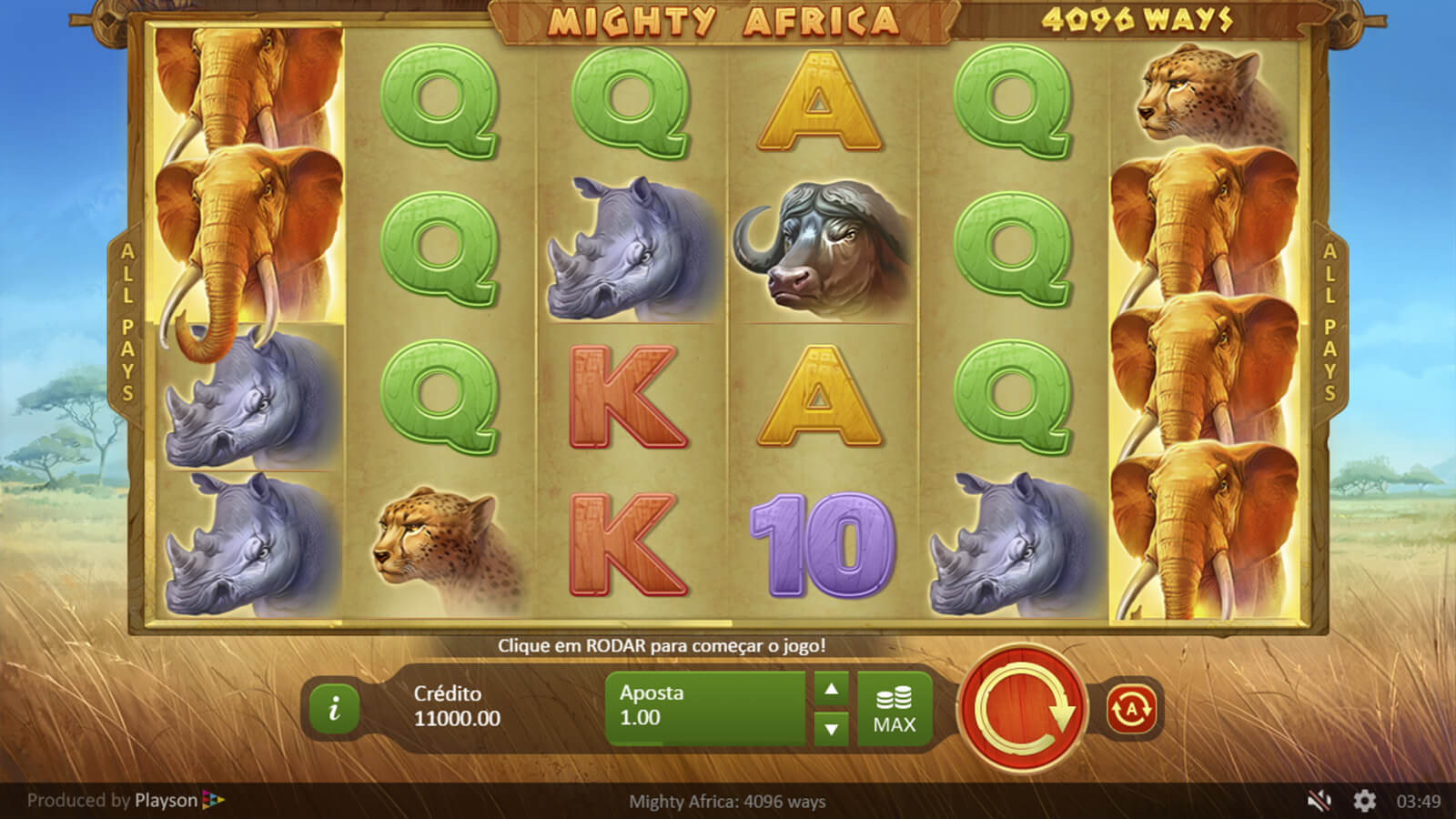This screenshot has width=1456, height=819.
Task: Open the settings gear icon
Action: pyautogui.click(x=1364, y=801)
